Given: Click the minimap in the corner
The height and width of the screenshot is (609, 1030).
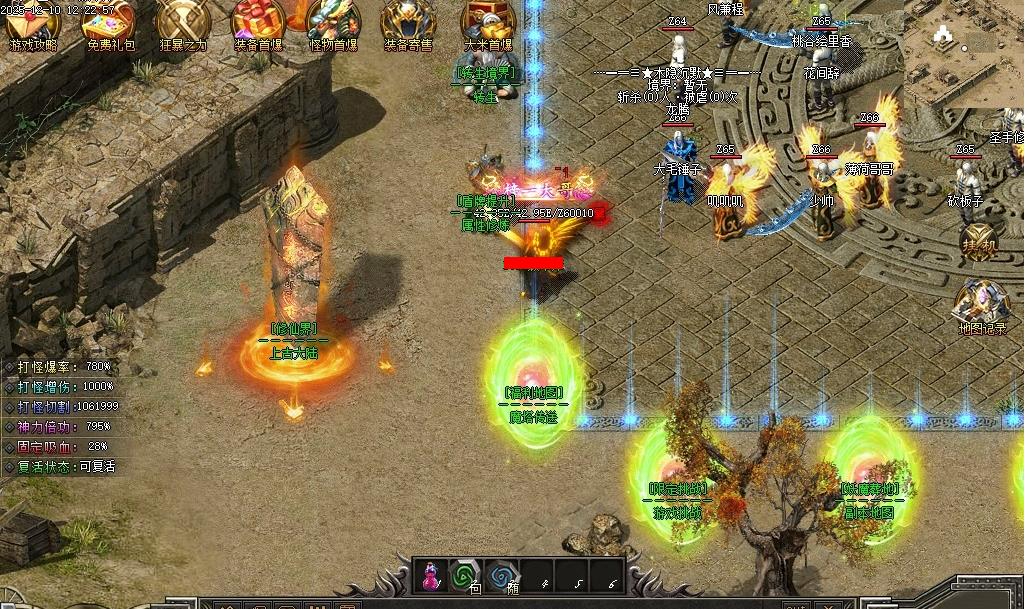Looking at the screenshot, I should 963,52.
